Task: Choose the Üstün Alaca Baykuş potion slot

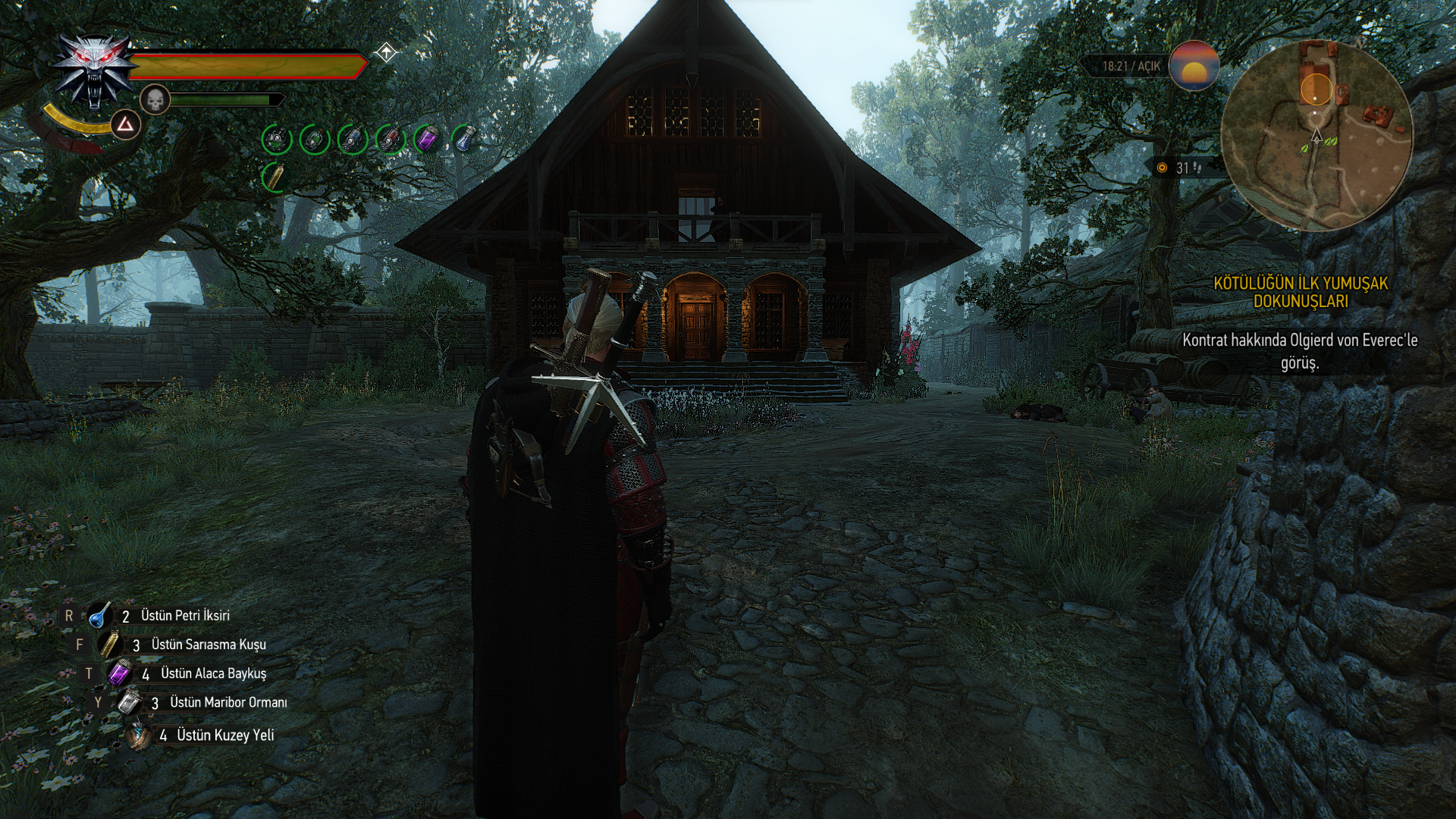Action: click(120, 673)
